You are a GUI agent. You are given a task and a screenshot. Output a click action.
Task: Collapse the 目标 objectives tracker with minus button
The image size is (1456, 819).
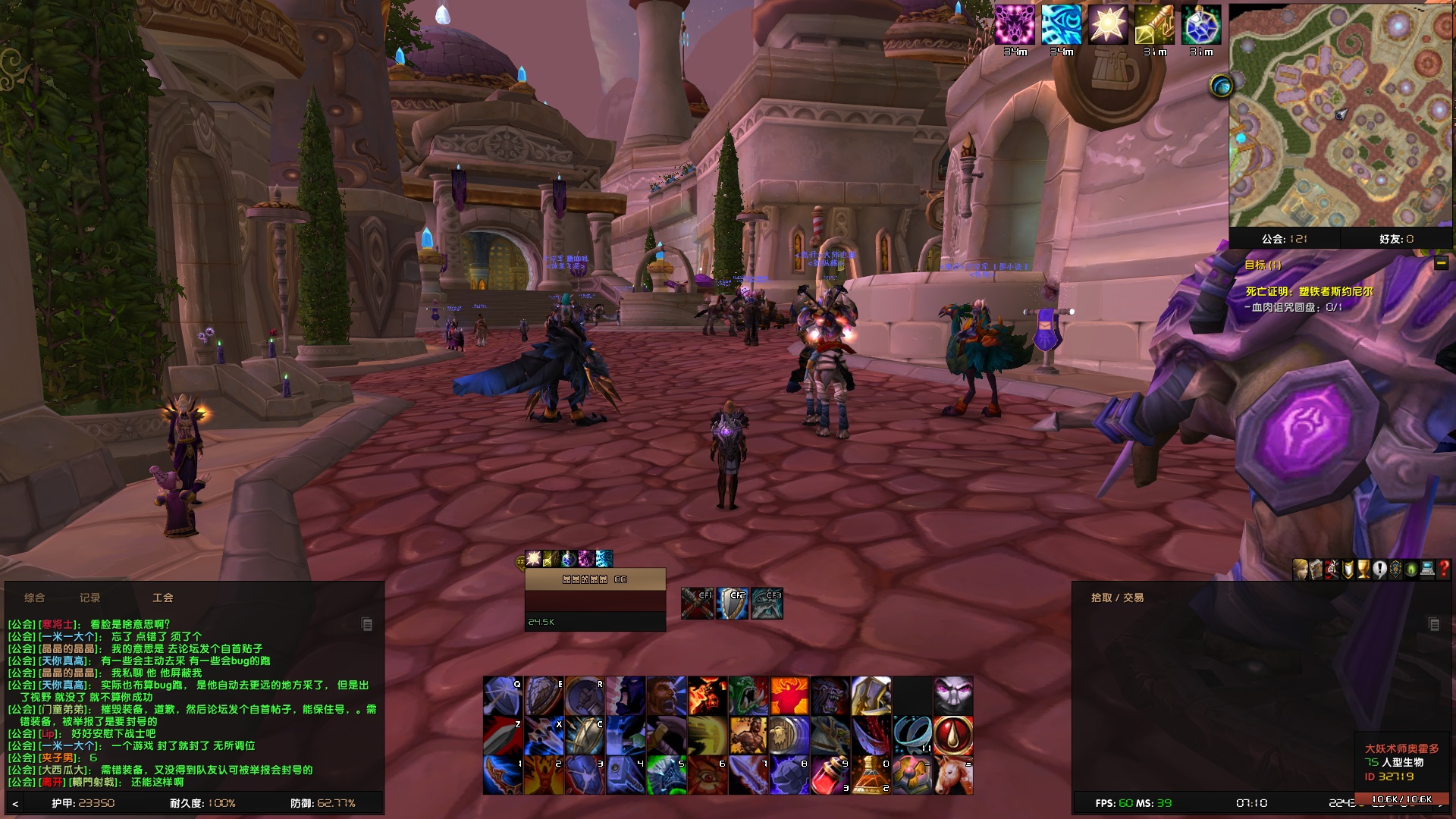[1439, 264]
